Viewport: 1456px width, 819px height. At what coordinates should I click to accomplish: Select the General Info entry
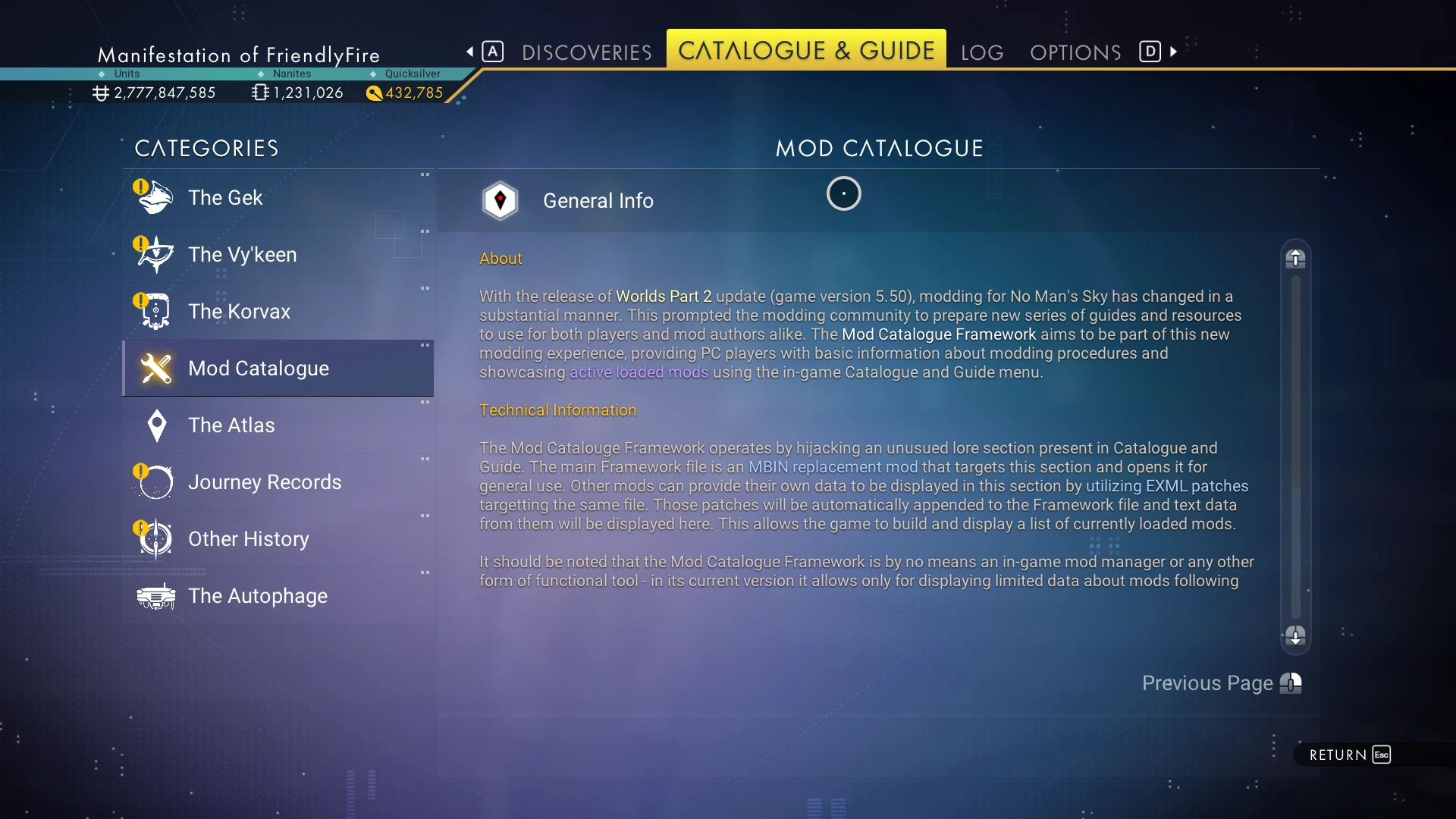tap(598, 201)
